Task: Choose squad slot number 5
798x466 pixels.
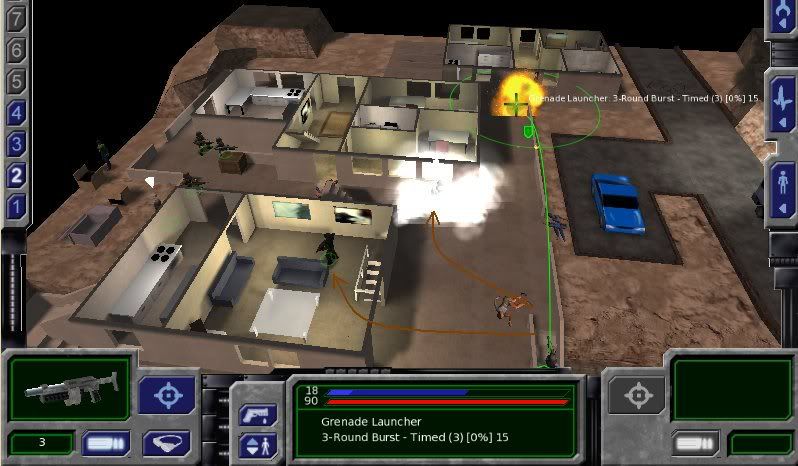Action: 15,82
